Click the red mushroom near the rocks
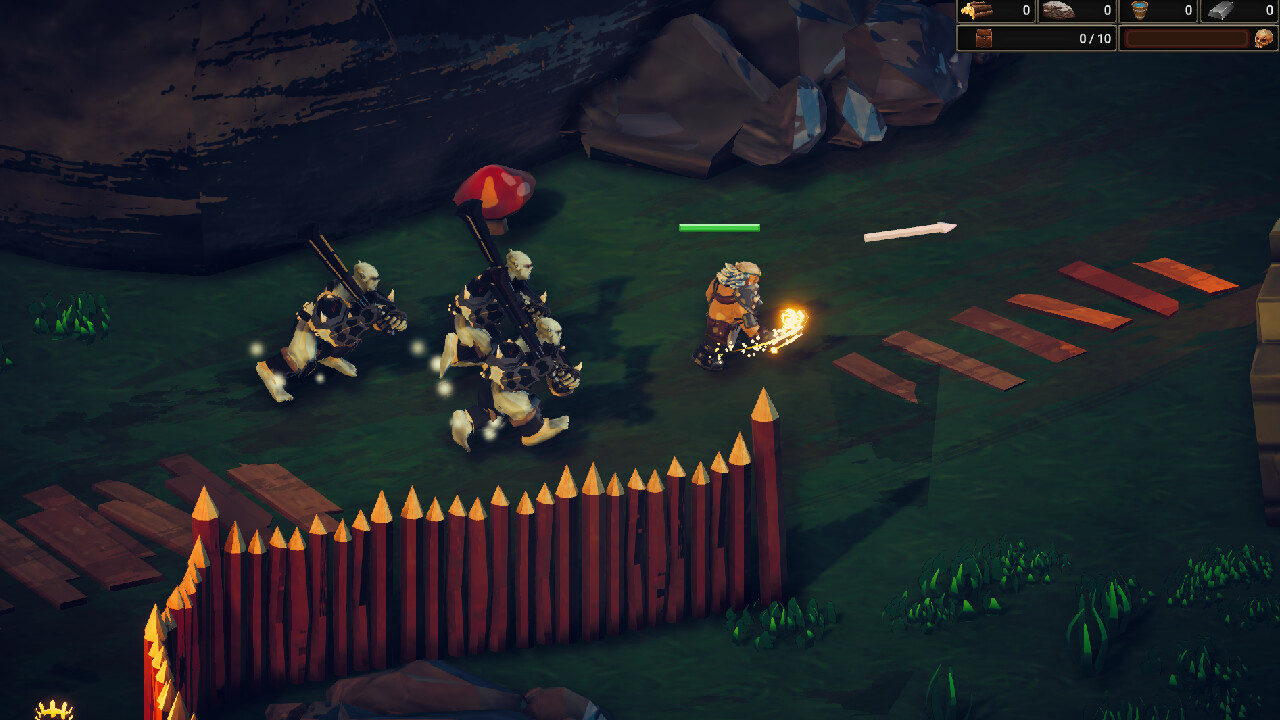1280x720 pixels. pyautogui.click(x=494, y=192)
